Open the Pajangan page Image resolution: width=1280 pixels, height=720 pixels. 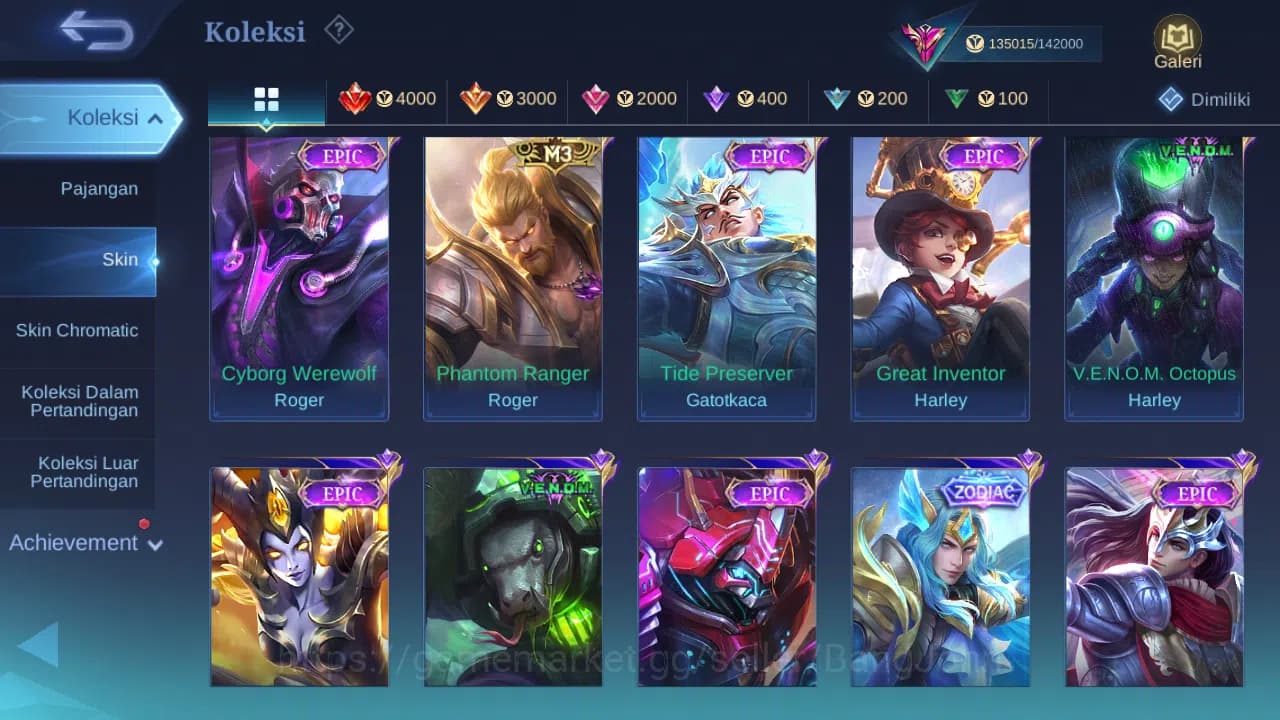point(100,188)
